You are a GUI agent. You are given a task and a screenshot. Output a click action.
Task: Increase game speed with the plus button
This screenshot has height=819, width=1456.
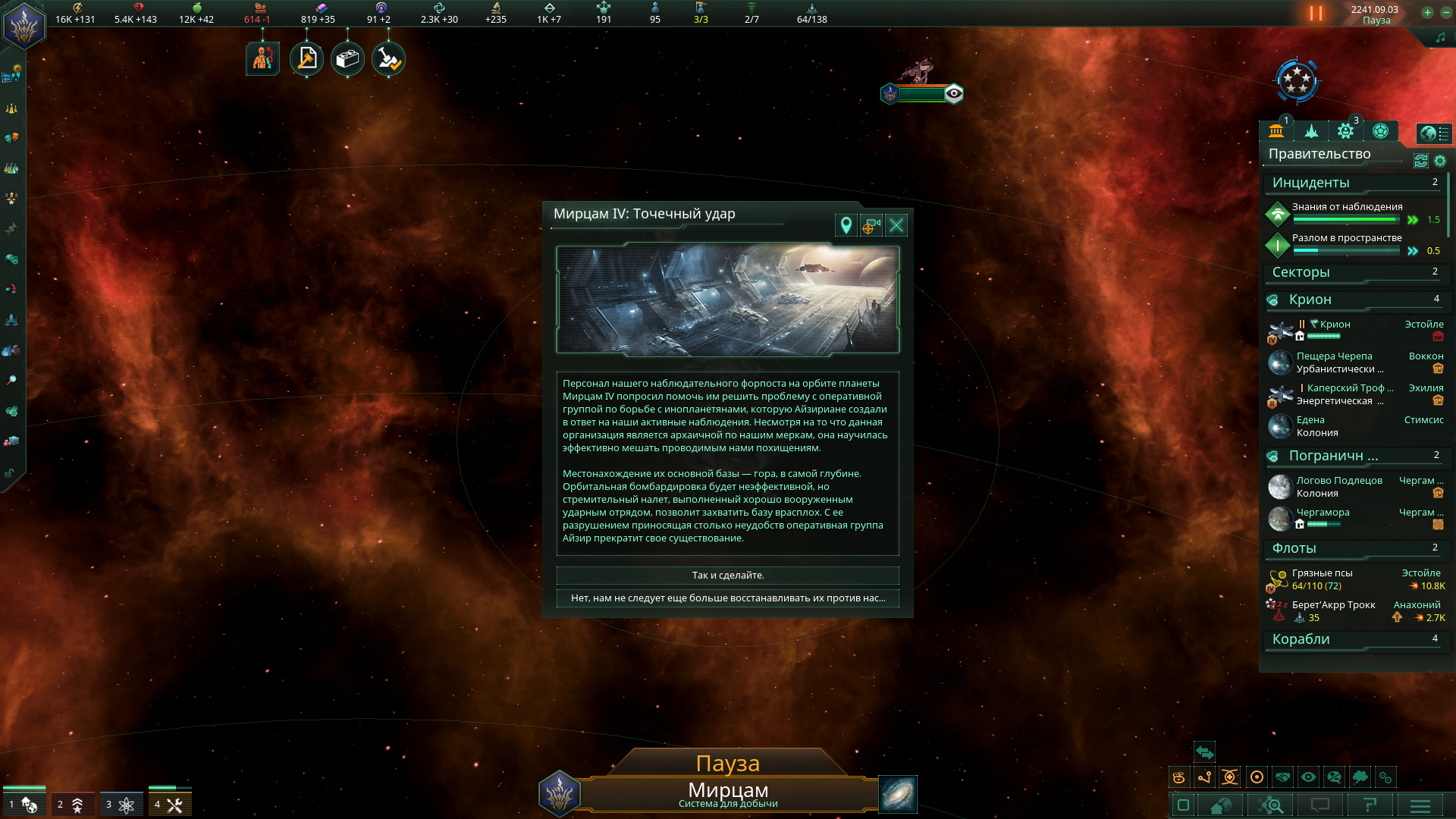[x=1427, y=12]
